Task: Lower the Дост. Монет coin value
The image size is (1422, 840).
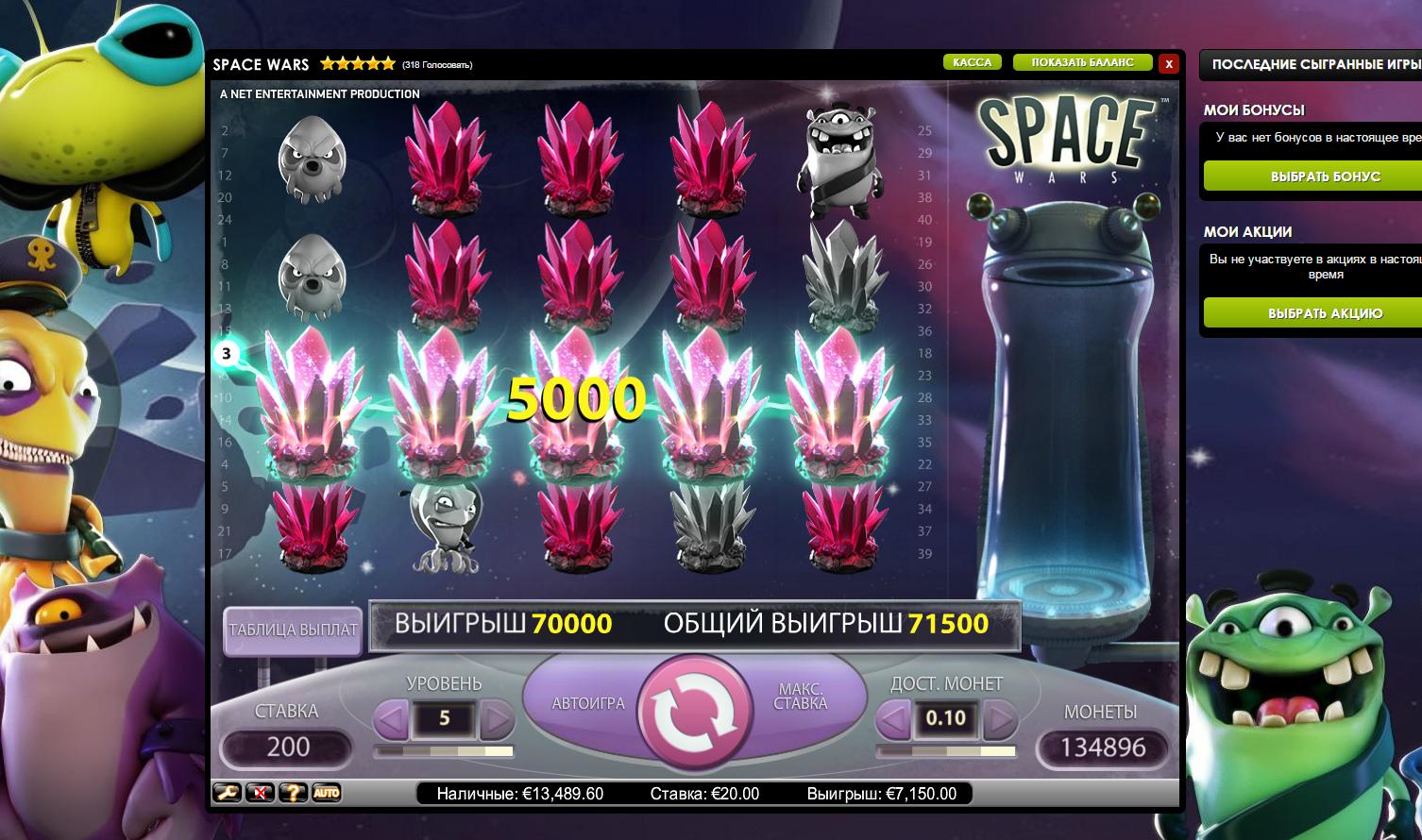Action: click(893, 720)
